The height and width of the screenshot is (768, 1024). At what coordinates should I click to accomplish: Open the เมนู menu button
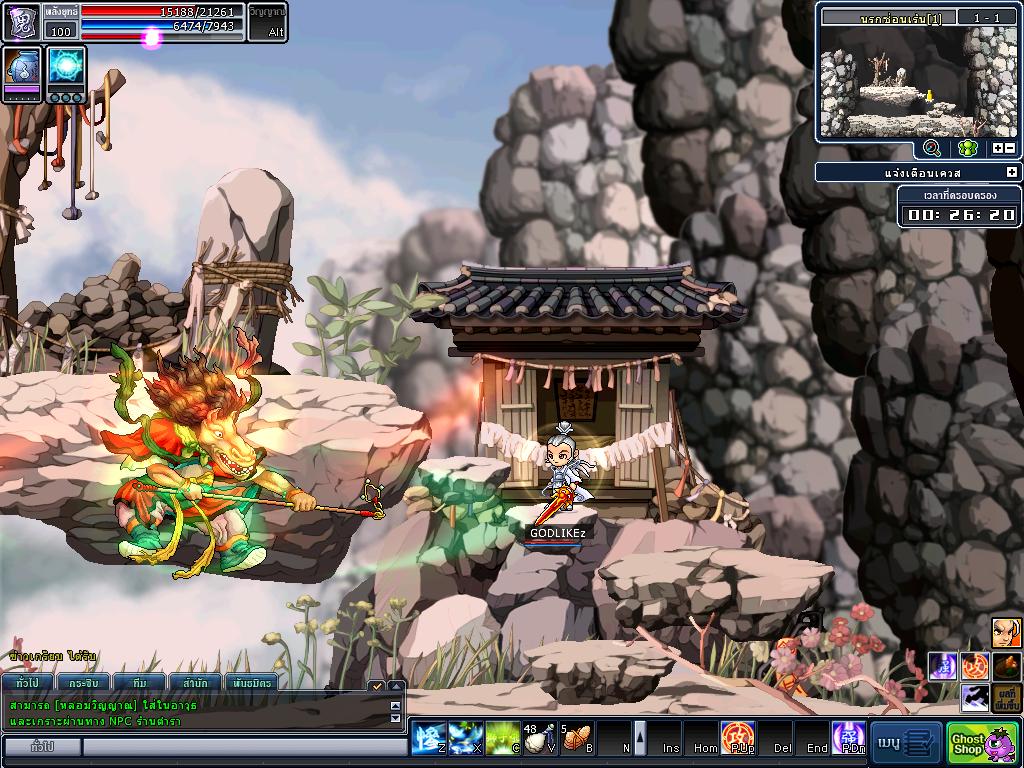coord(906,742)
